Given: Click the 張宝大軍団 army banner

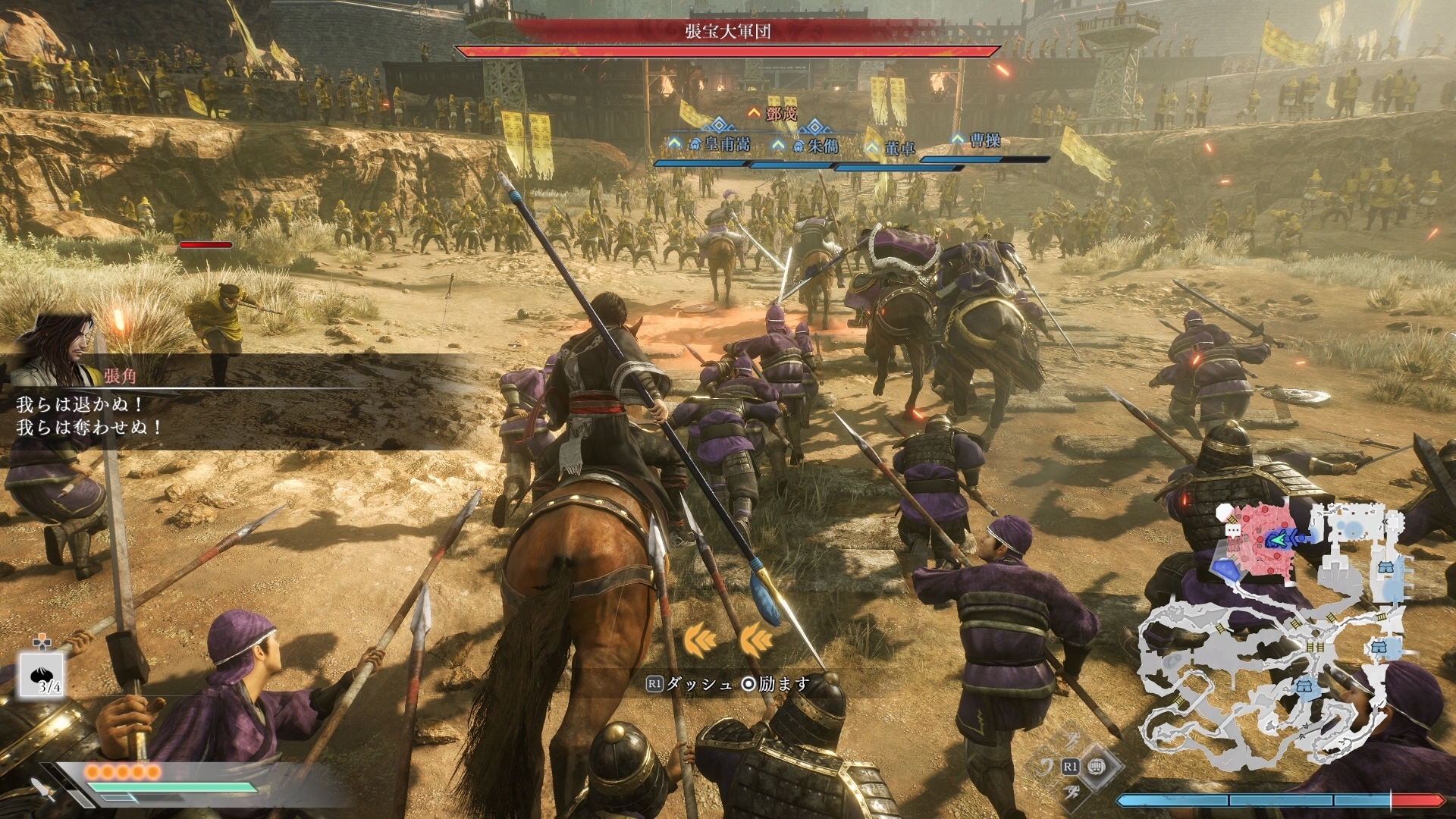Looking at the screenshot, I should [727, 31].
